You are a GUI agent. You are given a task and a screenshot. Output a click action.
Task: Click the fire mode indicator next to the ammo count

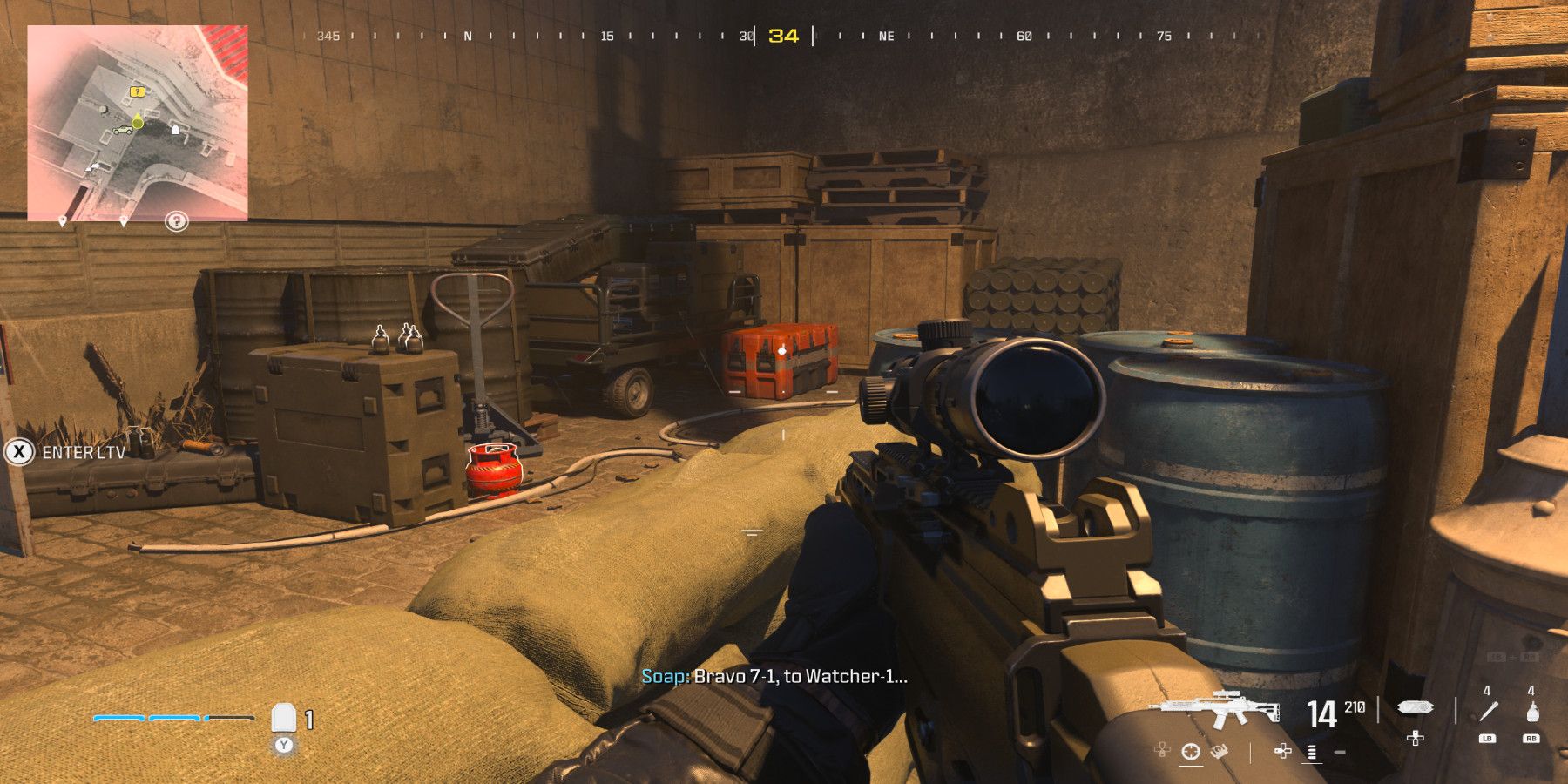[1311, 753]
